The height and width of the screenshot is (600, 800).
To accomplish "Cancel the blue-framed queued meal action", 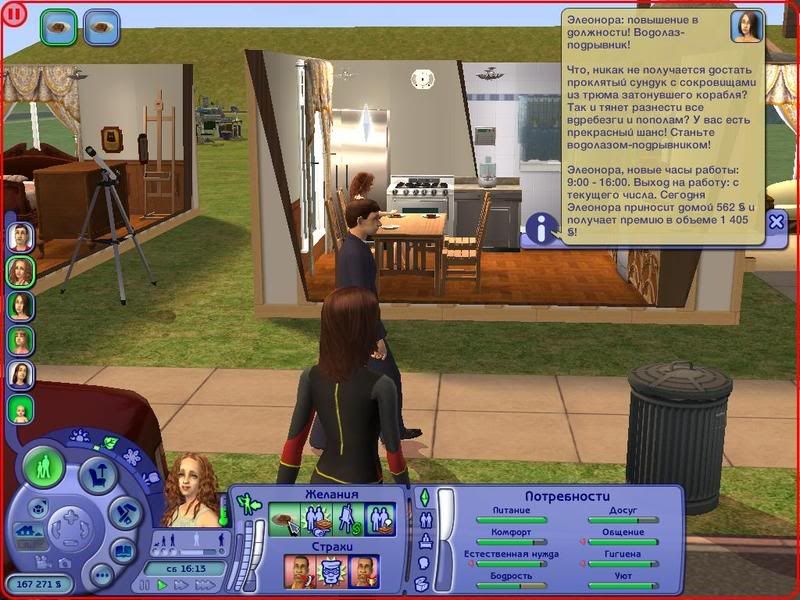I will [x=101, y=27].
